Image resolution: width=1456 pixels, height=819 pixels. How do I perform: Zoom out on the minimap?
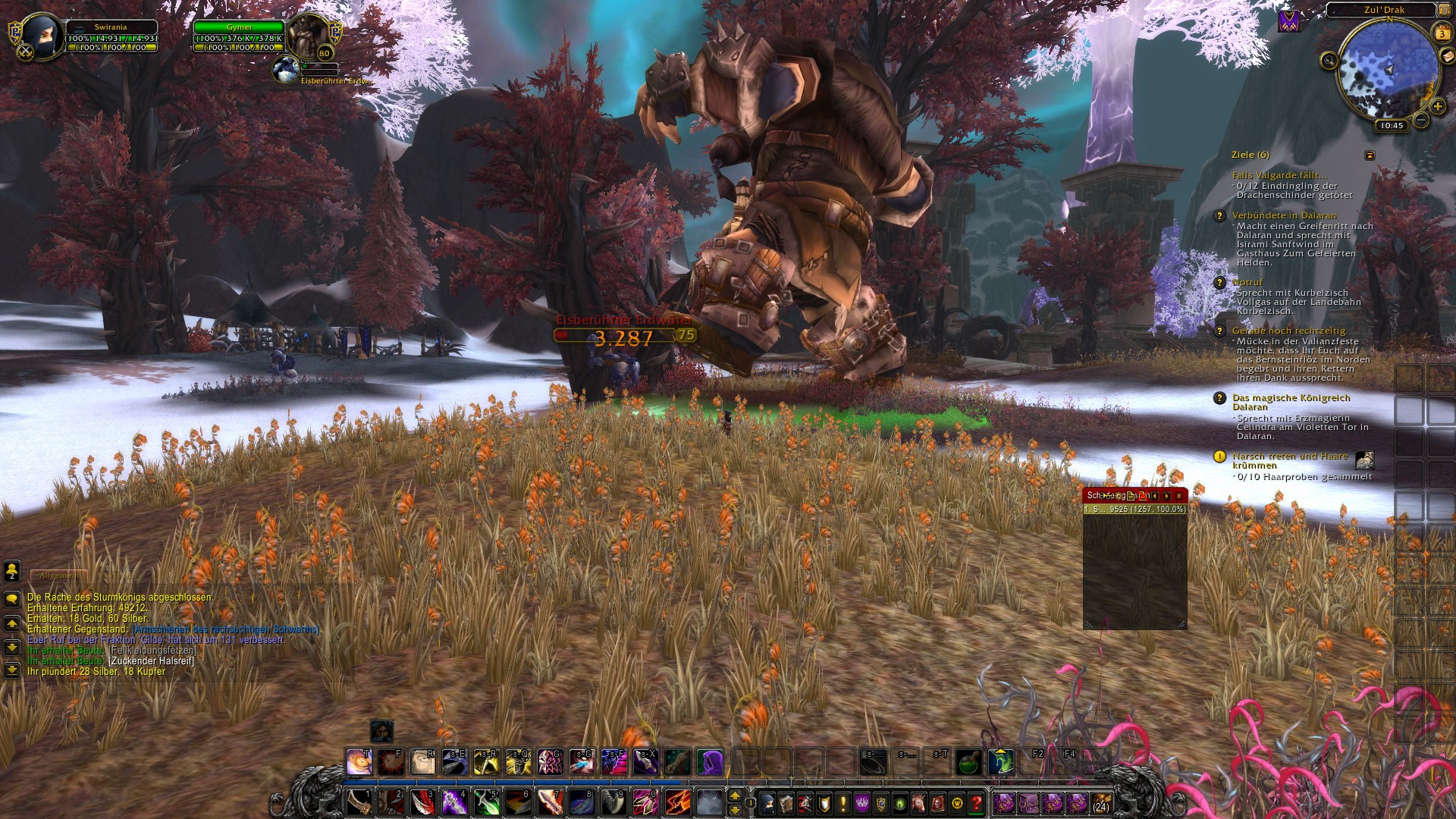1421,120
